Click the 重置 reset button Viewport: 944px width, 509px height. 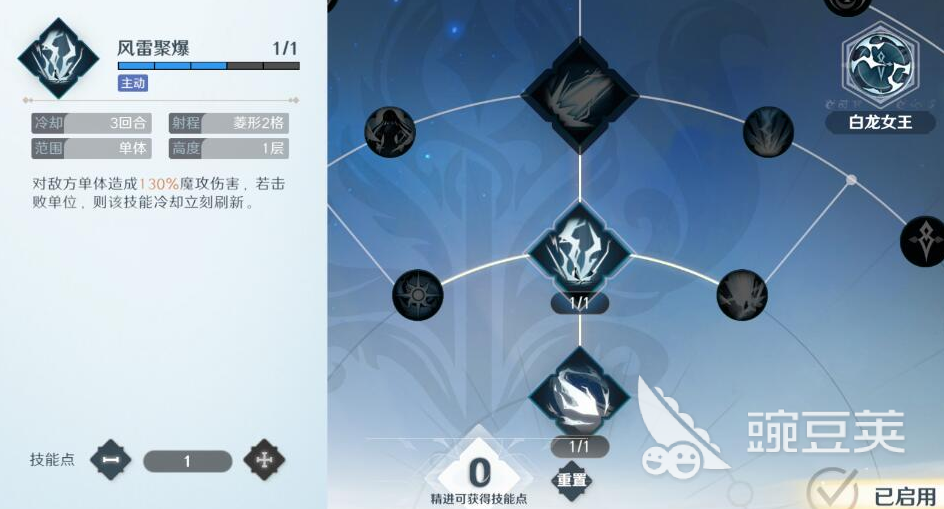coord(572,480)
